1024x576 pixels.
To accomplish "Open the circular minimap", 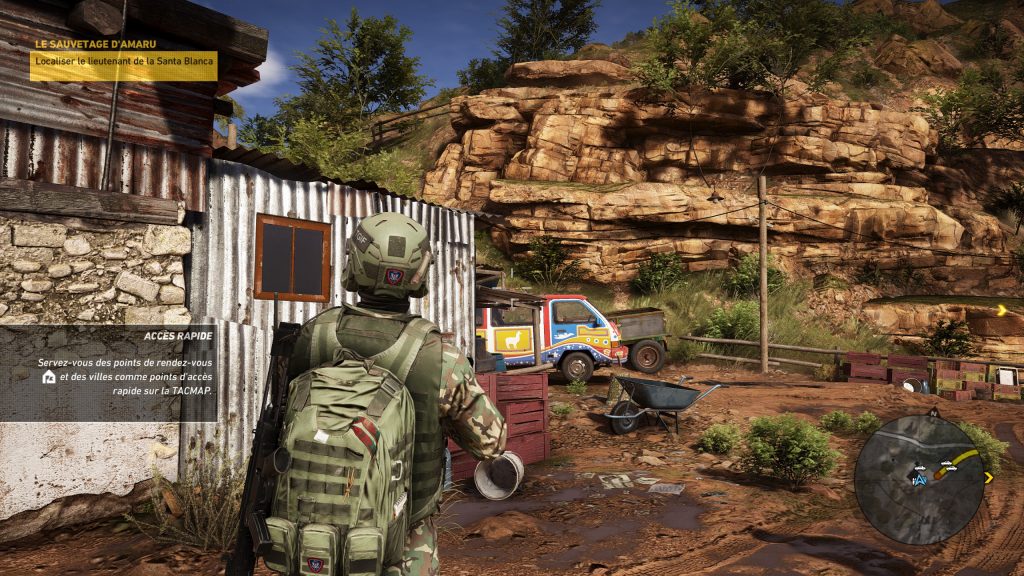I will coord(916,479).
